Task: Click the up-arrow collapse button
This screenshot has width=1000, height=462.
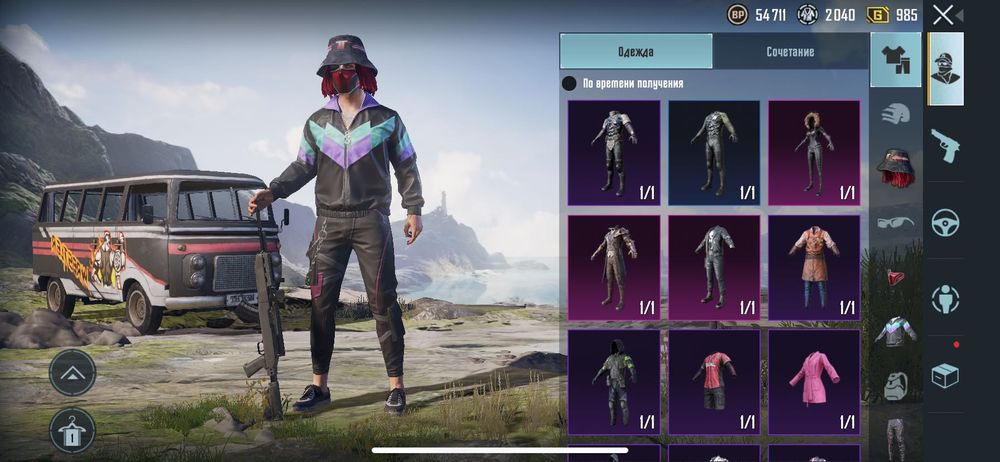Action: point(72,373)
